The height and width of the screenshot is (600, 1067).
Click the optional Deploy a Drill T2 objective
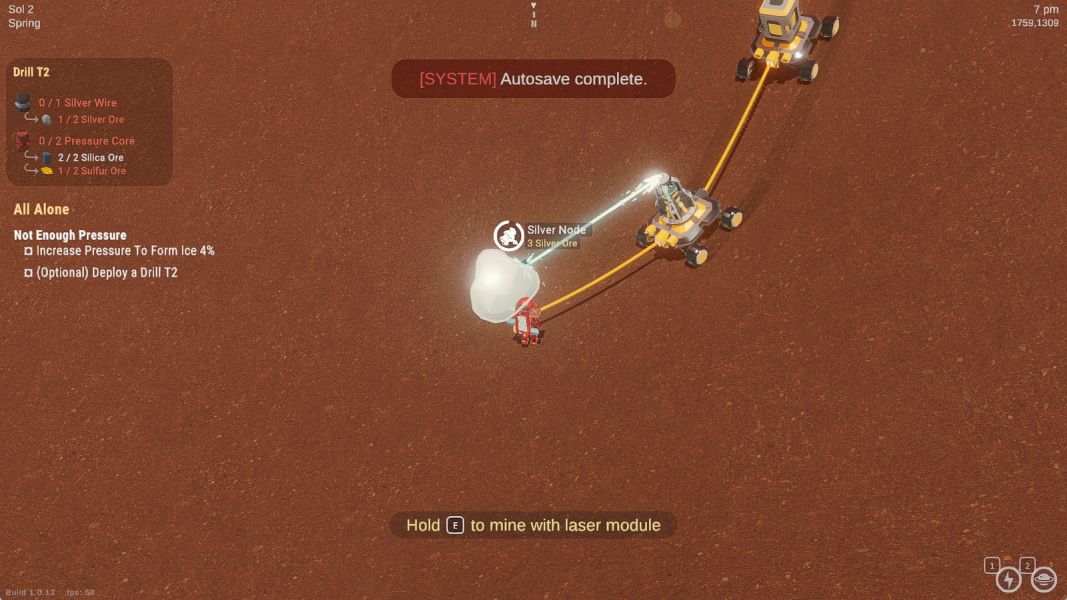tap(106, 272)
